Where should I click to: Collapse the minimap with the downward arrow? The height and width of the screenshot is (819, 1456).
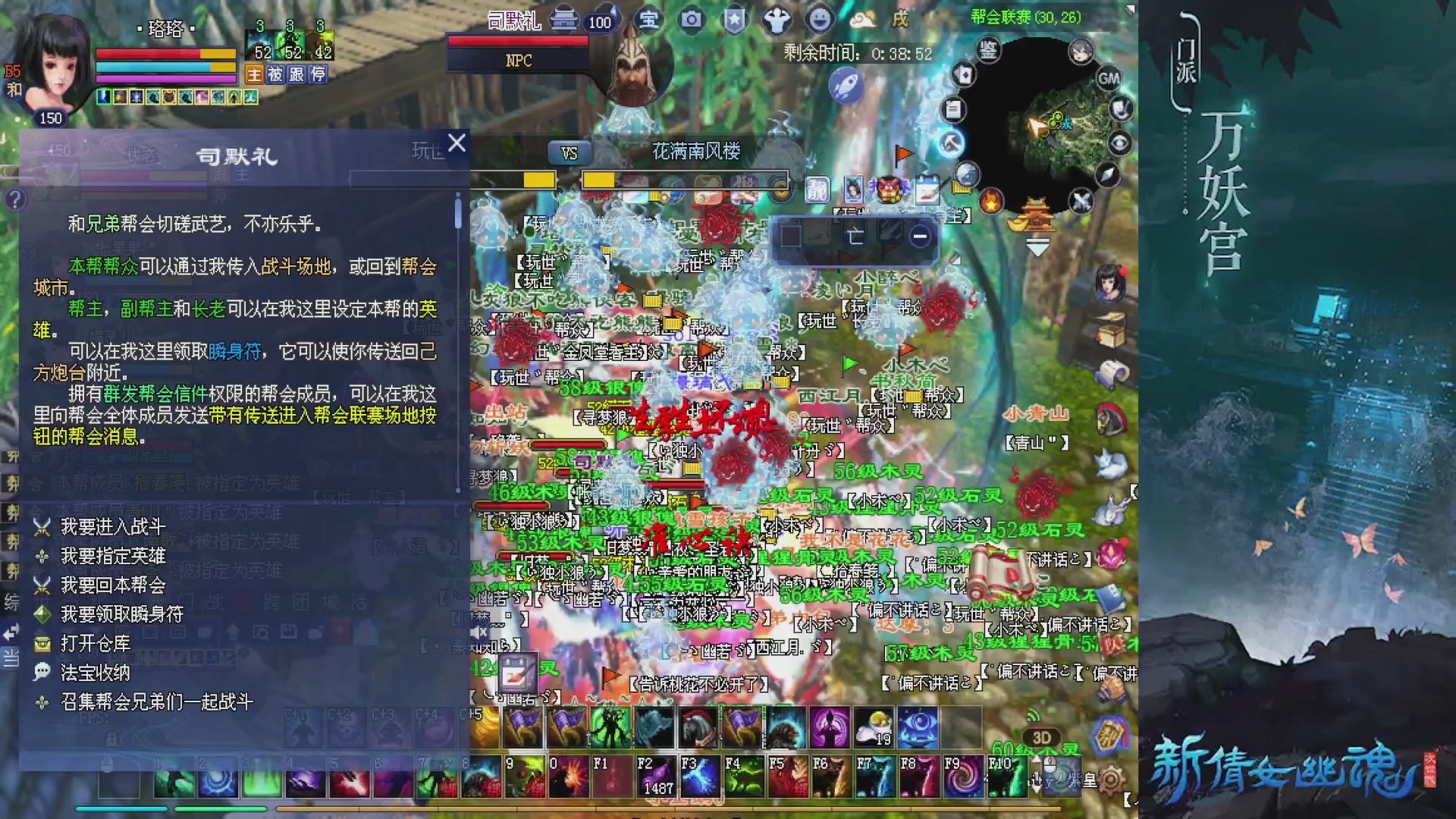1038,247
